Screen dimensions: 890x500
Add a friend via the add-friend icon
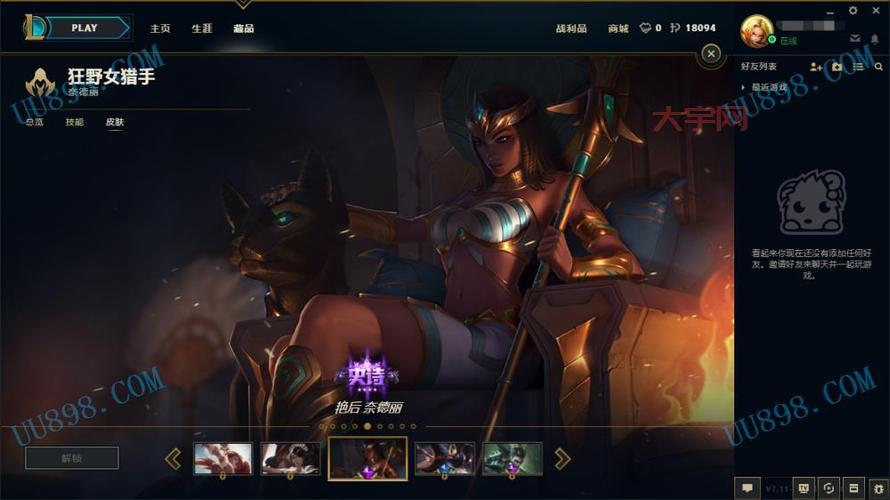[x=816, y=67]
